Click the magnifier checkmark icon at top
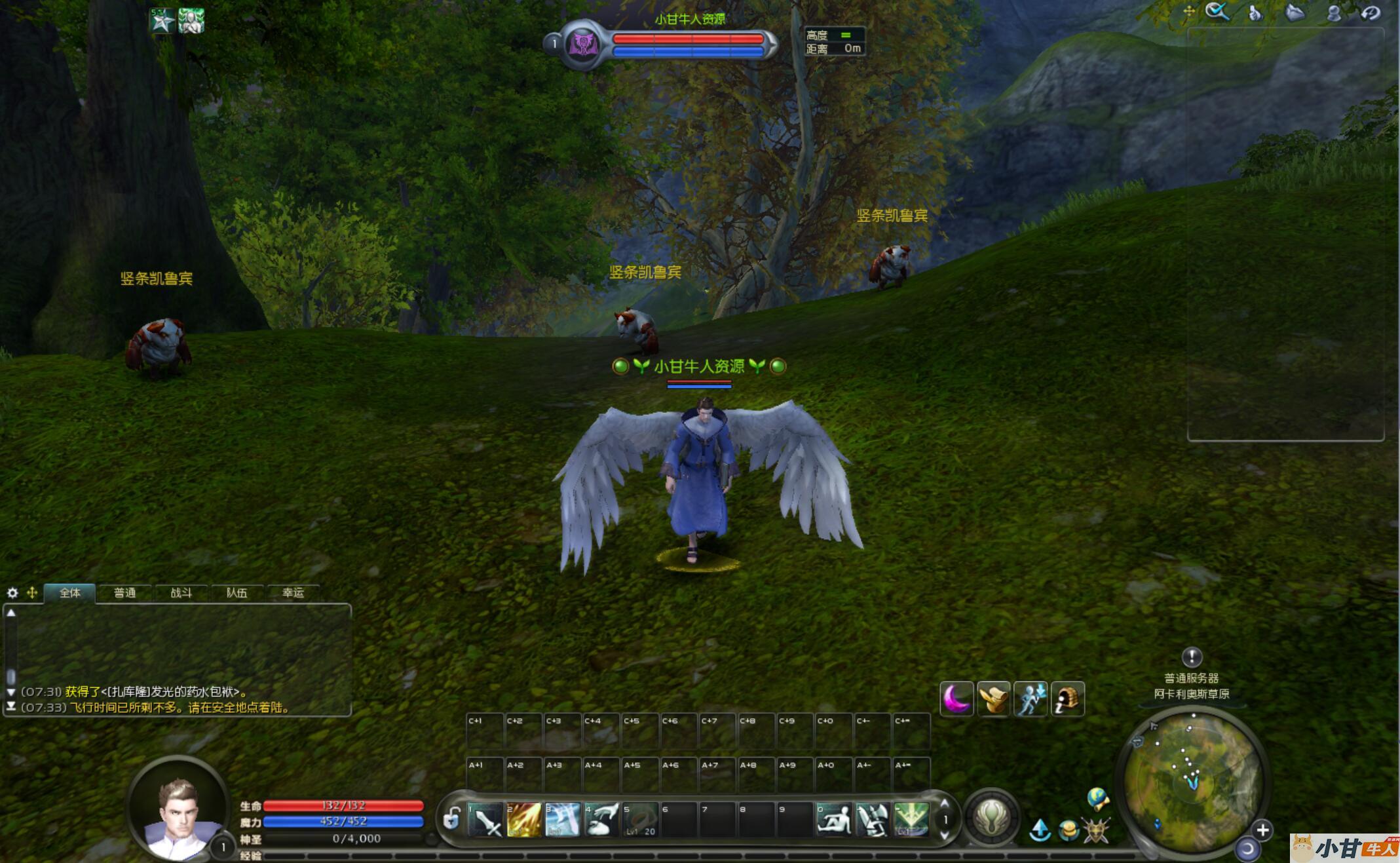The height and width of the screenshot is (863, 1400). [1217, 12]
